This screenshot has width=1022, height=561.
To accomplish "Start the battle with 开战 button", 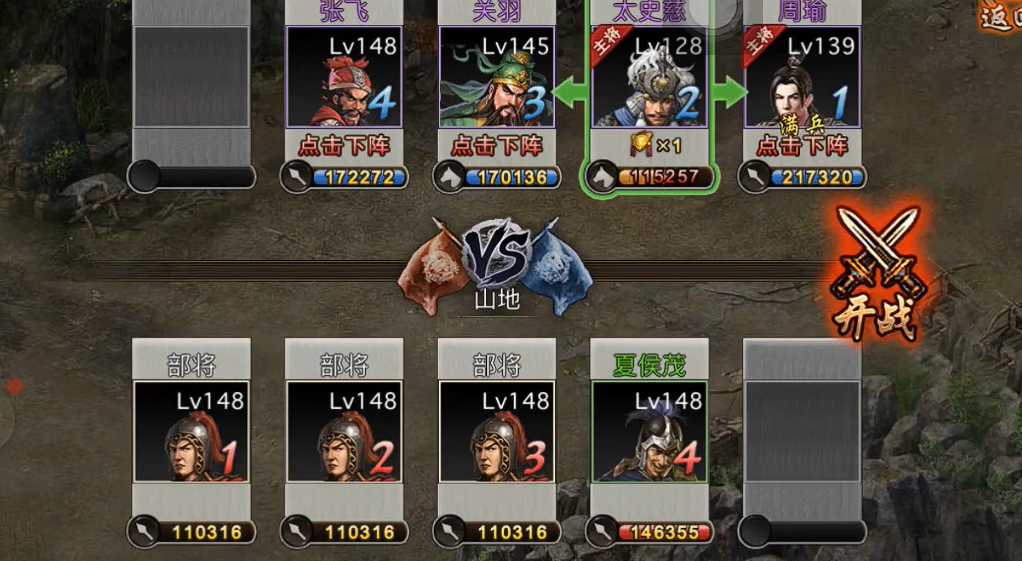I will (x=877, y=272).
